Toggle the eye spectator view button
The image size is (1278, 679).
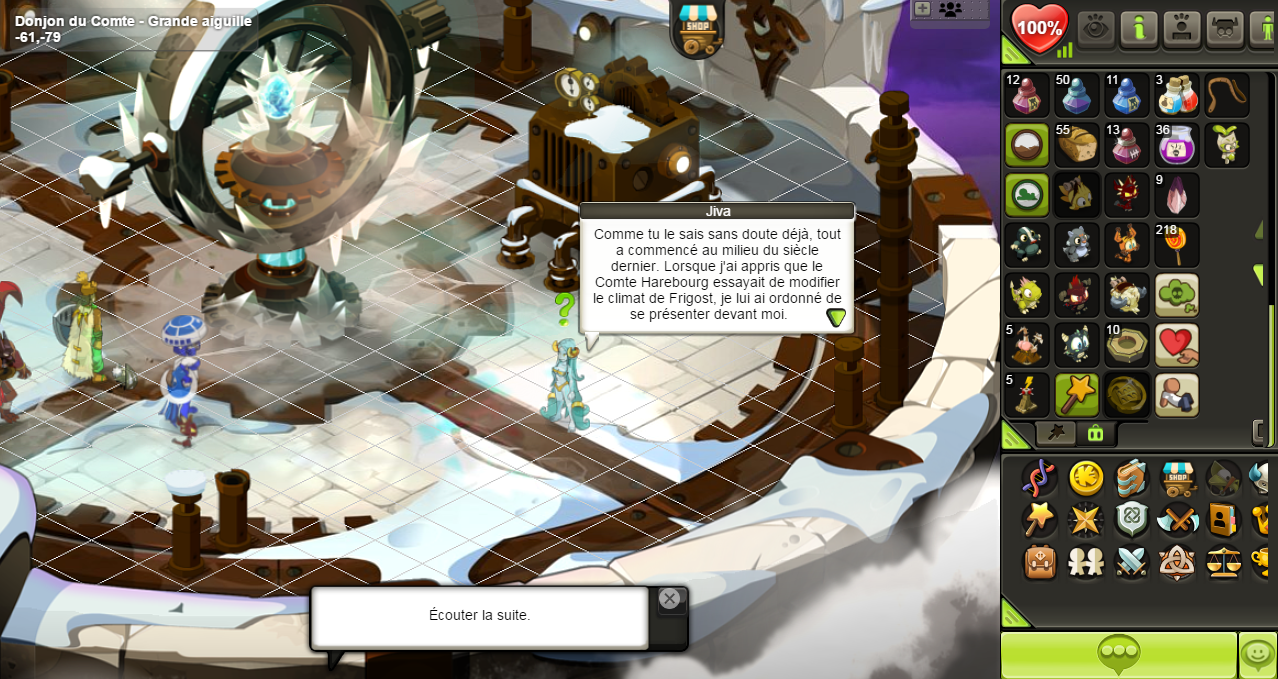[x=1096, y=28]
